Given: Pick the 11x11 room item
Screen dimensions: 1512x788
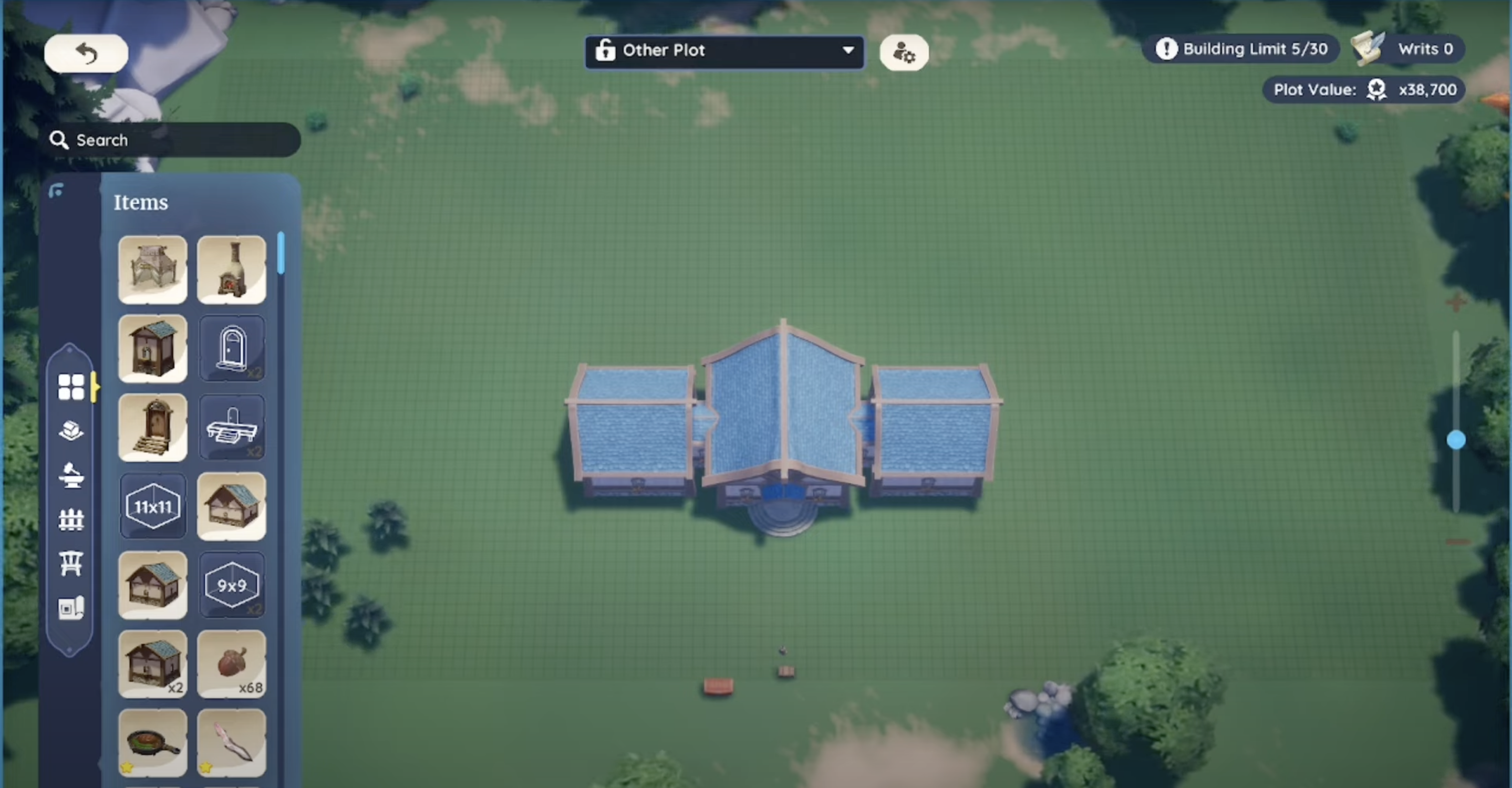Looking at the screenshot, I should tap(152, 506).
